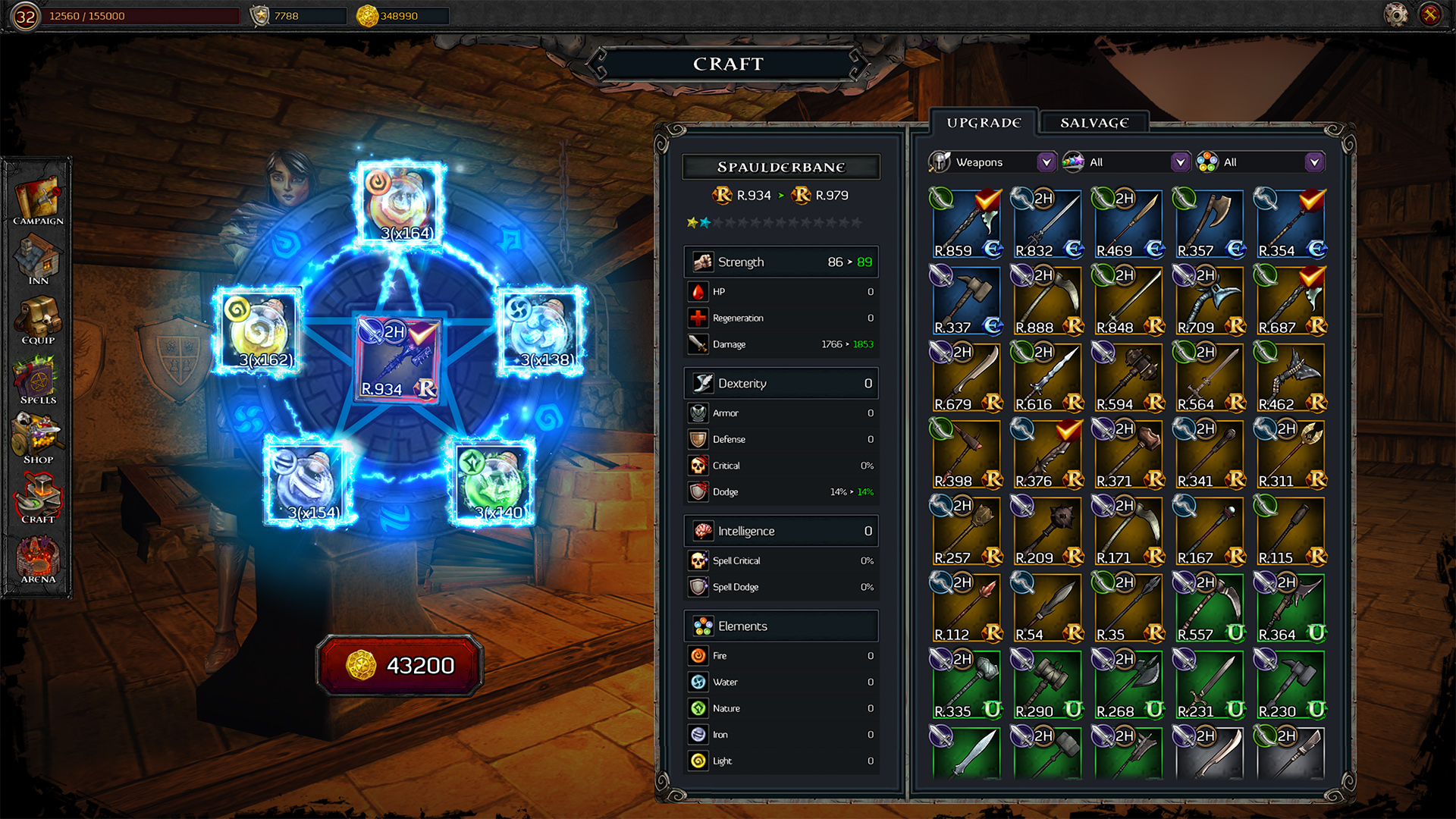
Task: Open the Spells screen
Action: tap(37, 377)
